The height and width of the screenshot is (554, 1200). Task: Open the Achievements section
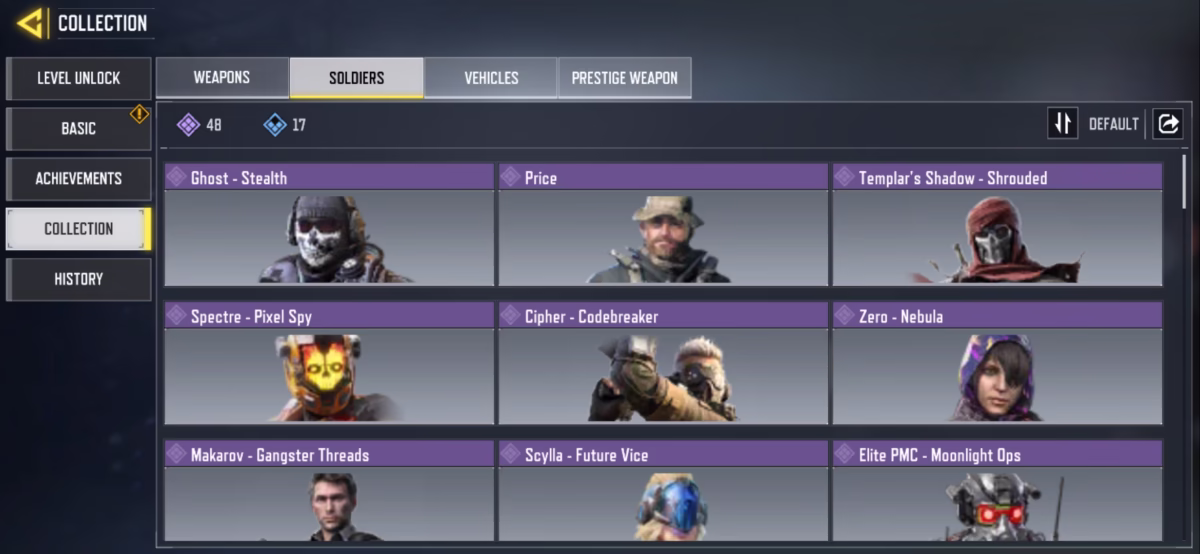pyautogui.click(x=78, y=178)
